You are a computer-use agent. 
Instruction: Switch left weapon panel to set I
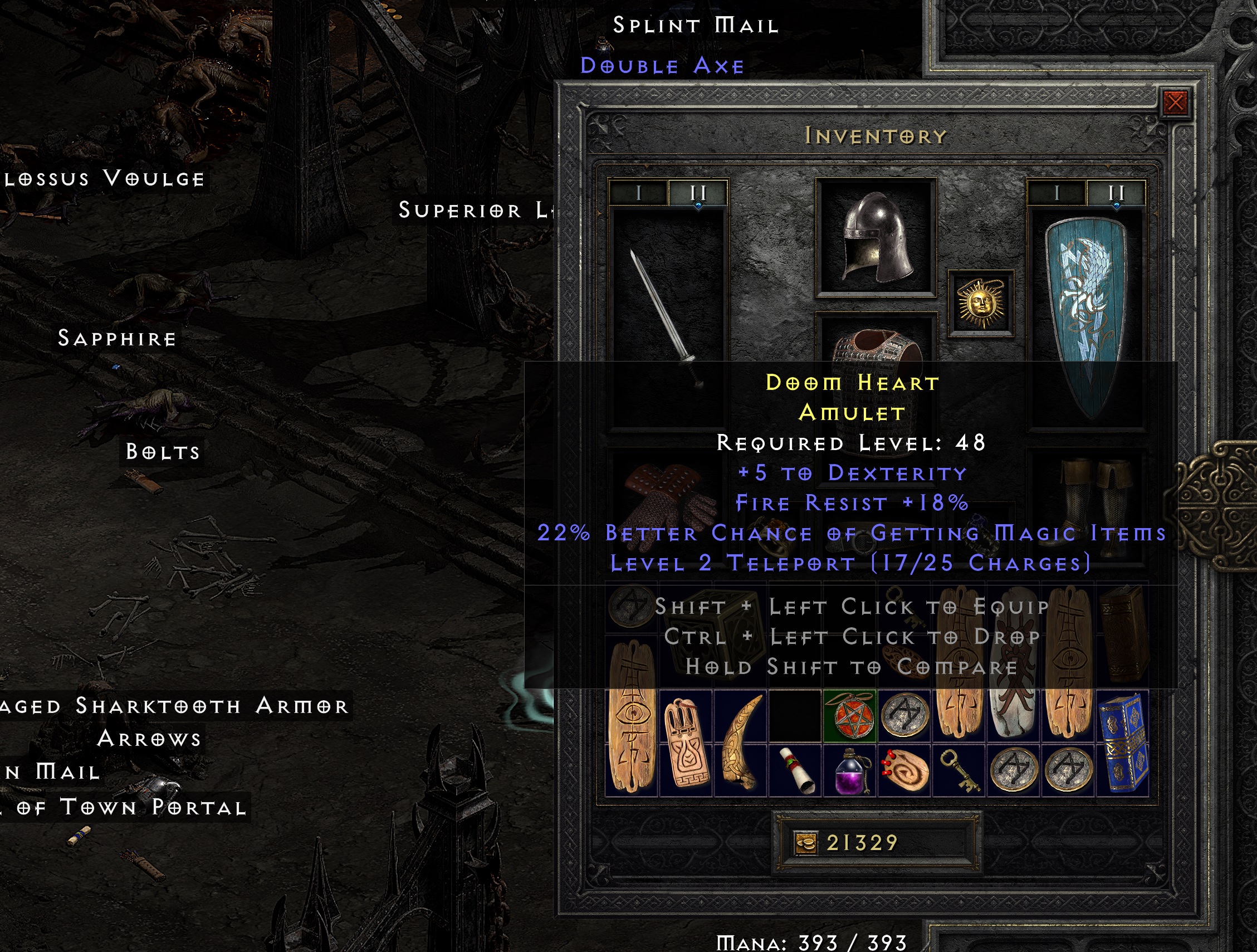(x=638, y=192)
